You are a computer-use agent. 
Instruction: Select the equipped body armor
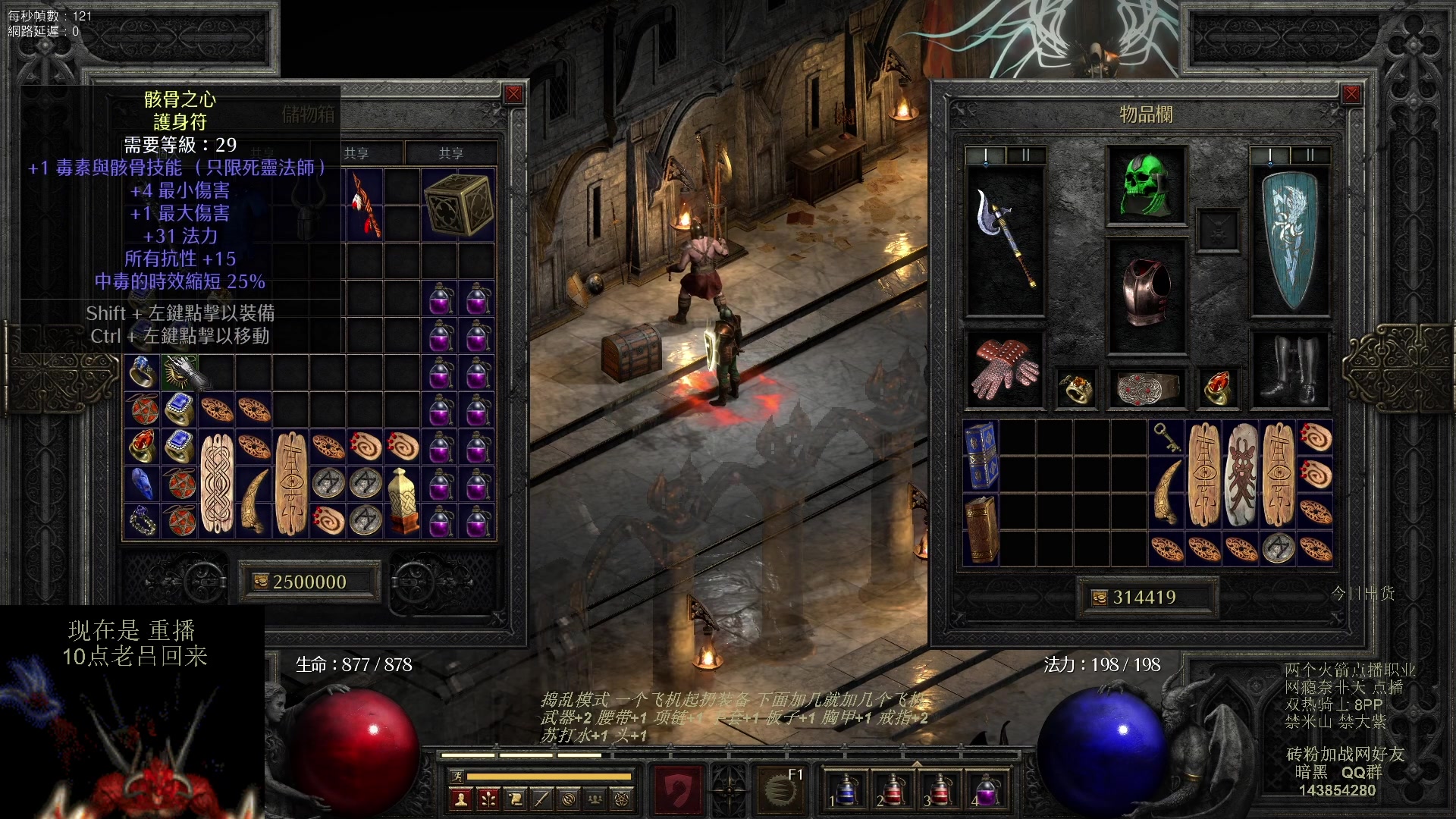pos(1146,294)
